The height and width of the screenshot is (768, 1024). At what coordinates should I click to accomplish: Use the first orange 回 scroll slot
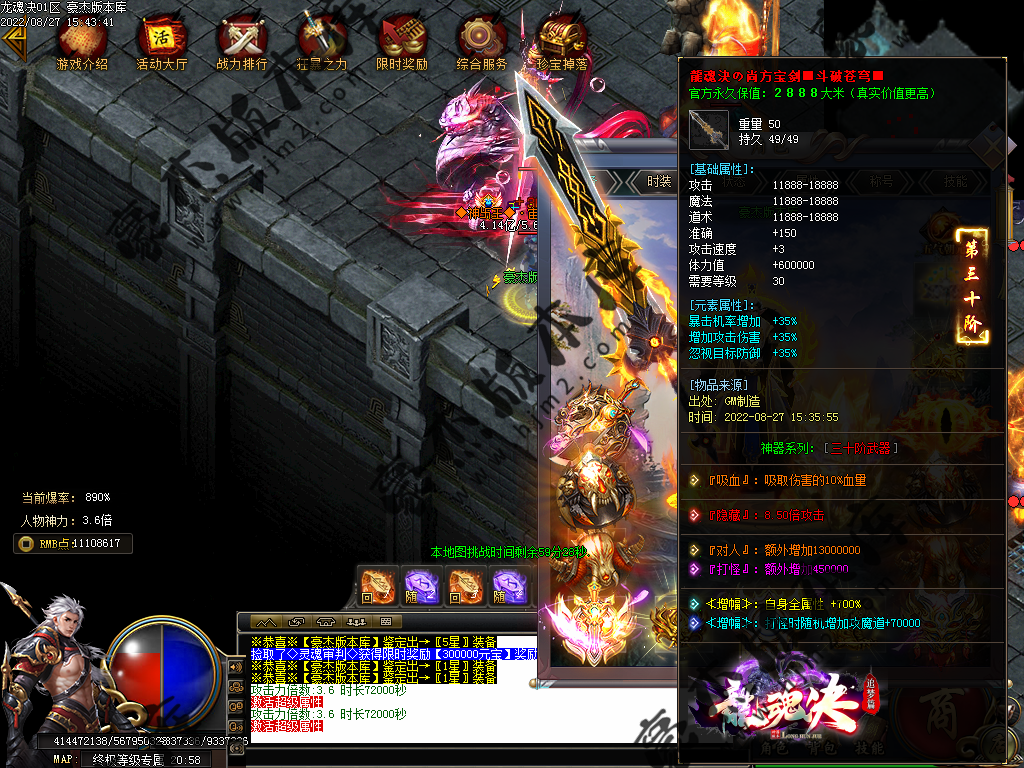pyautogui.click(x=378, y=586)
